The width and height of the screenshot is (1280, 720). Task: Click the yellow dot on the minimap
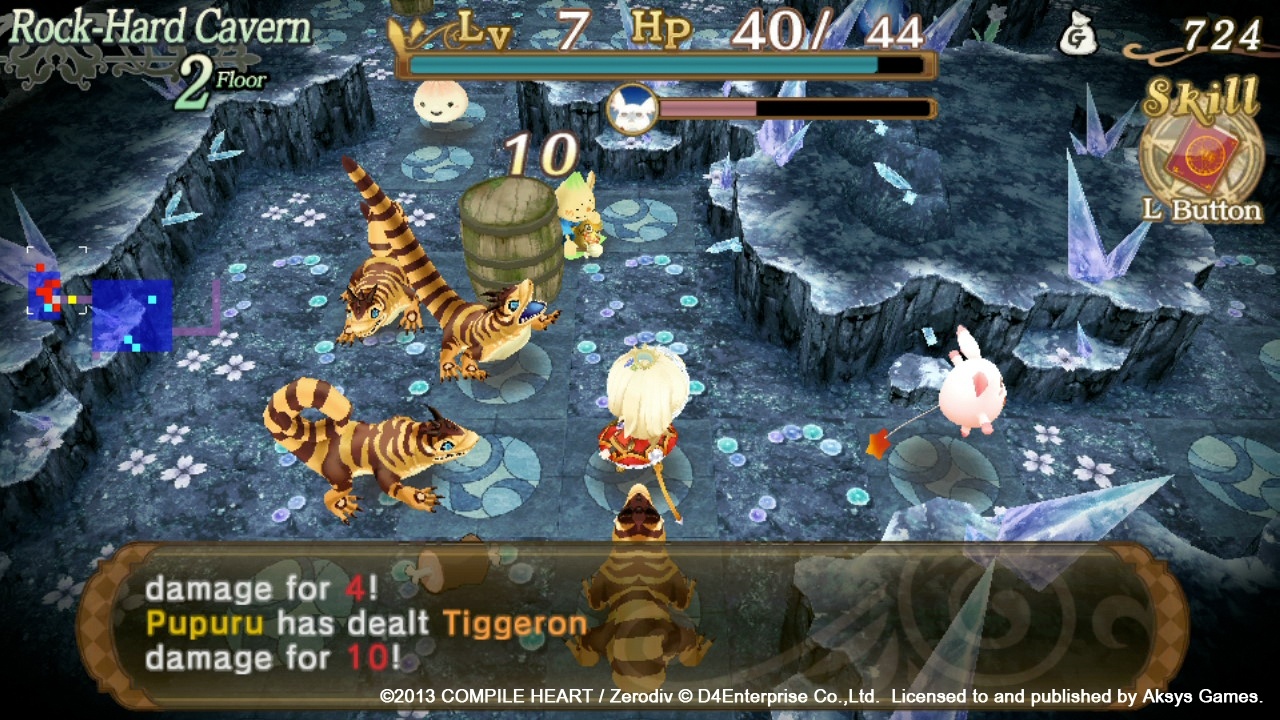click(71, 299)
